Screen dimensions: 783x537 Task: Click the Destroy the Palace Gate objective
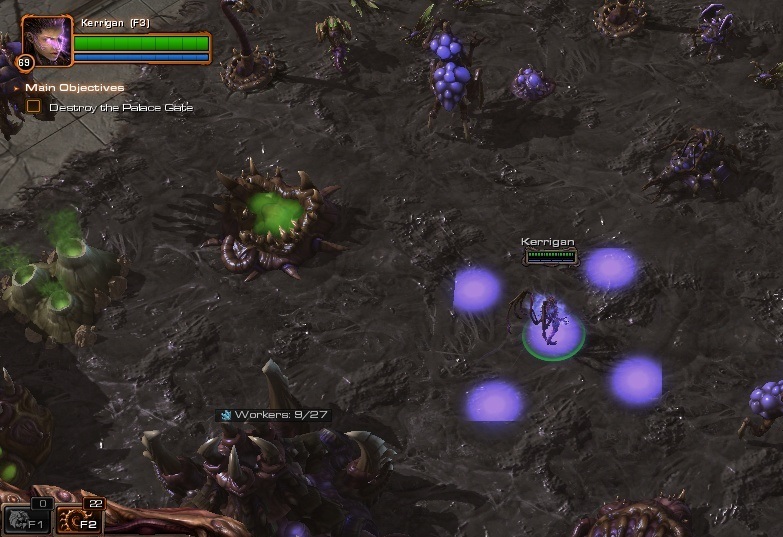[x=120, y=107]
